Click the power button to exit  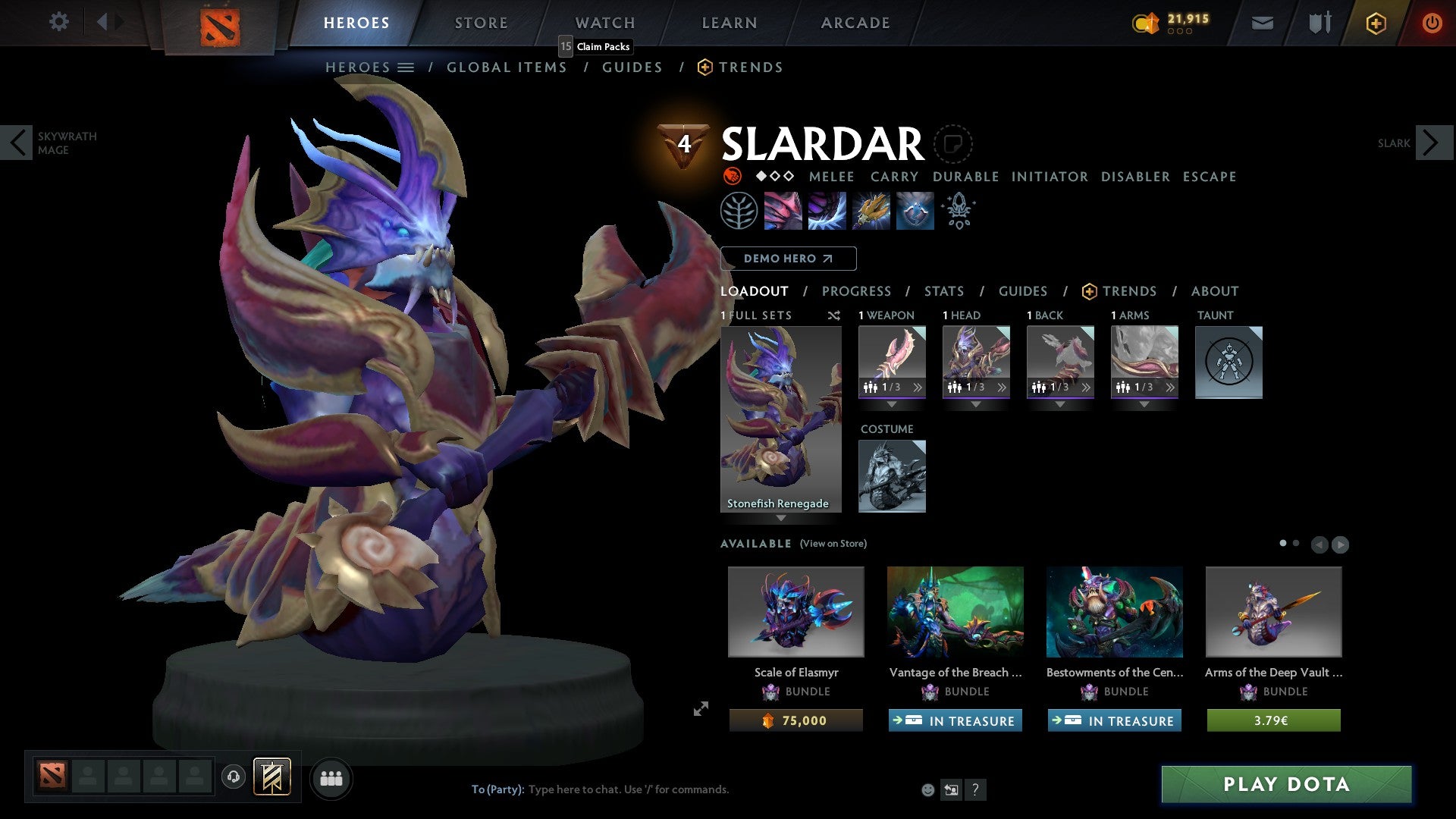(1433, 23)
